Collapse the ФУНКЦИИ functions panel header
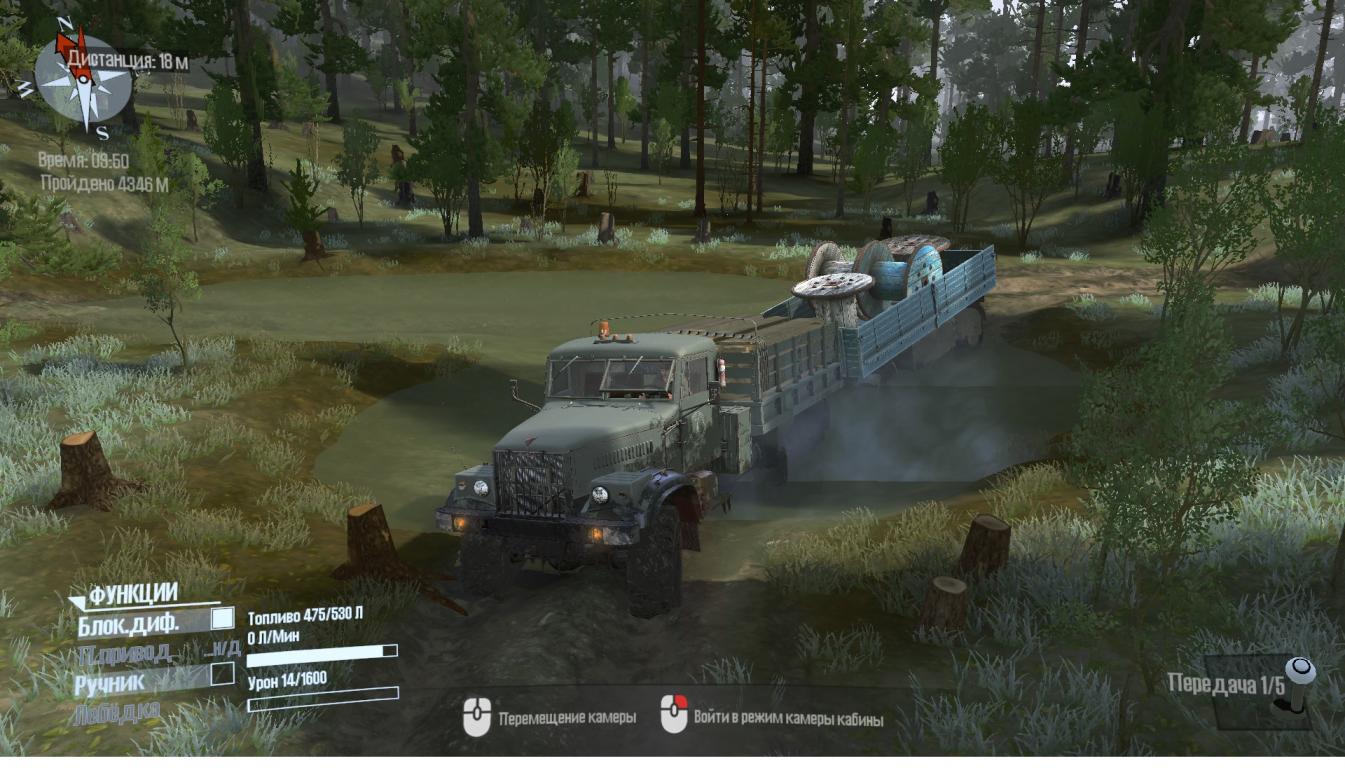This screenshot has width=1345, height=768. [x=132, y=595]
